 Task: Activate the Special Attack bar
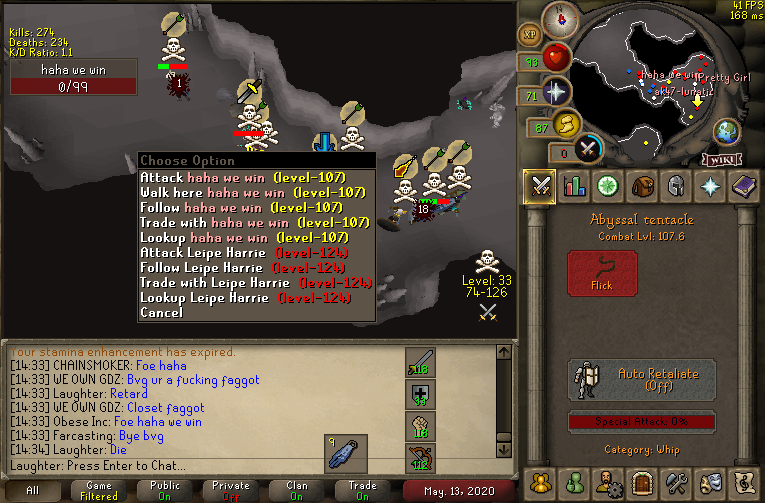pos(642,421)
